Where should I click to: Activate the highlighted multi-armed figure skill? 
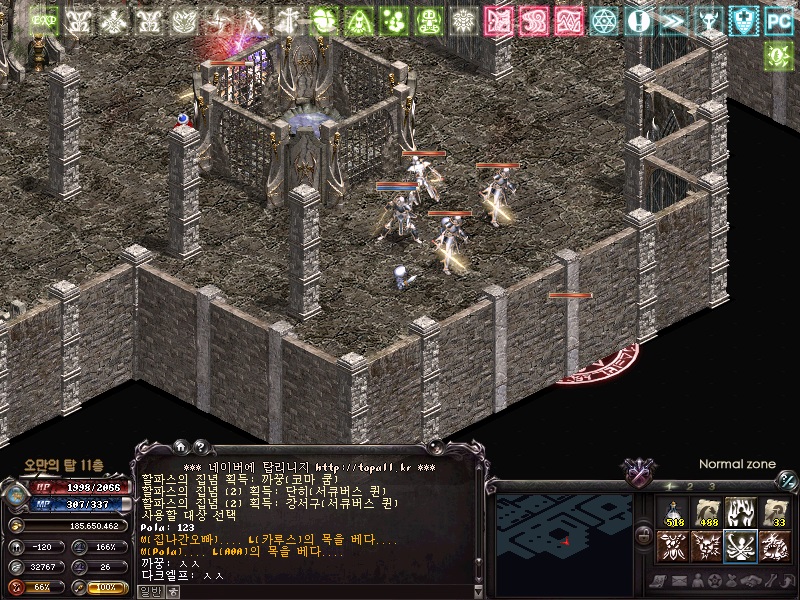pyautogui.click(x=740, y=545)
